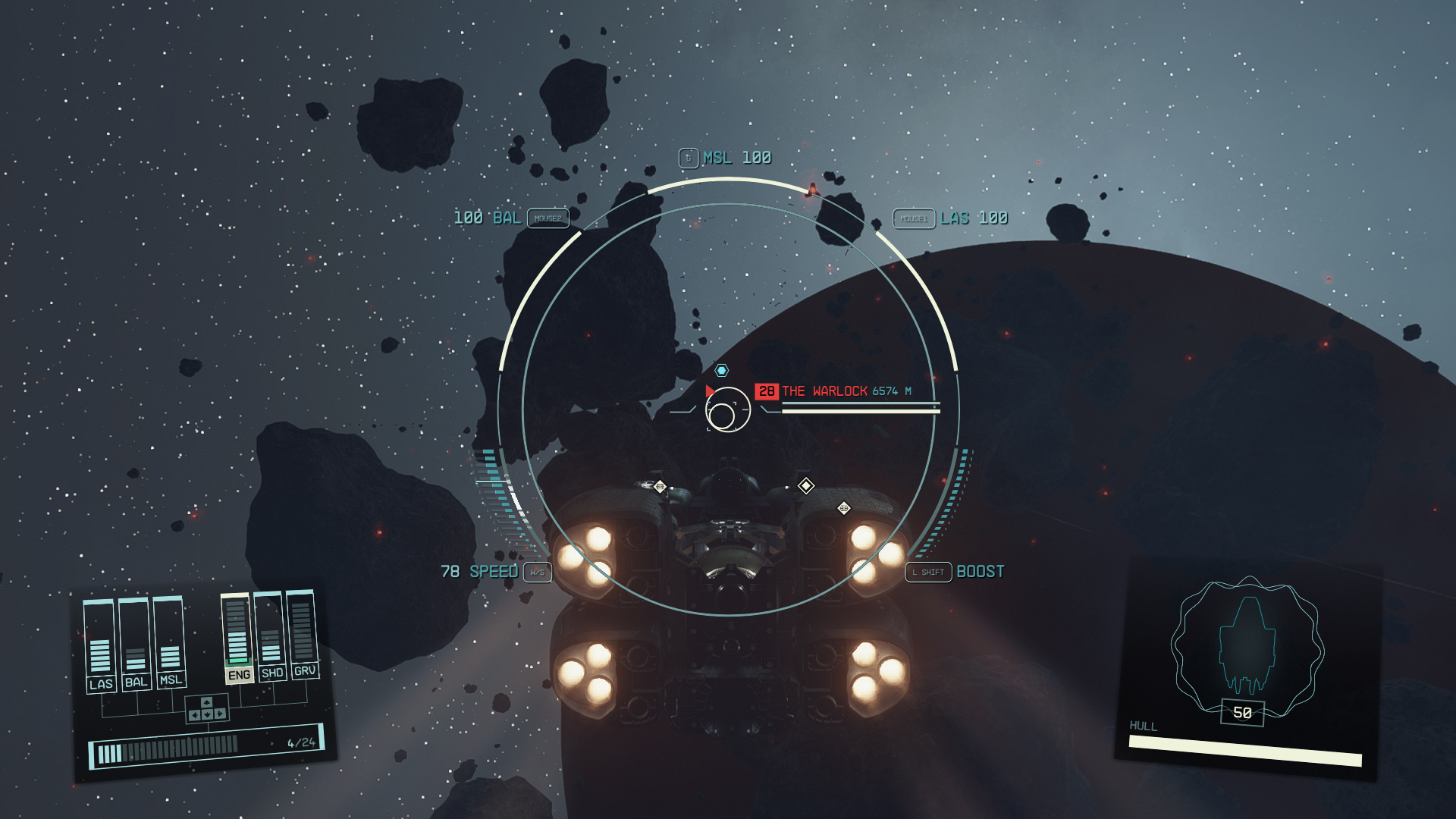Click the MOUSE2 keybind chip beside 100 BAL

point(547,218)
